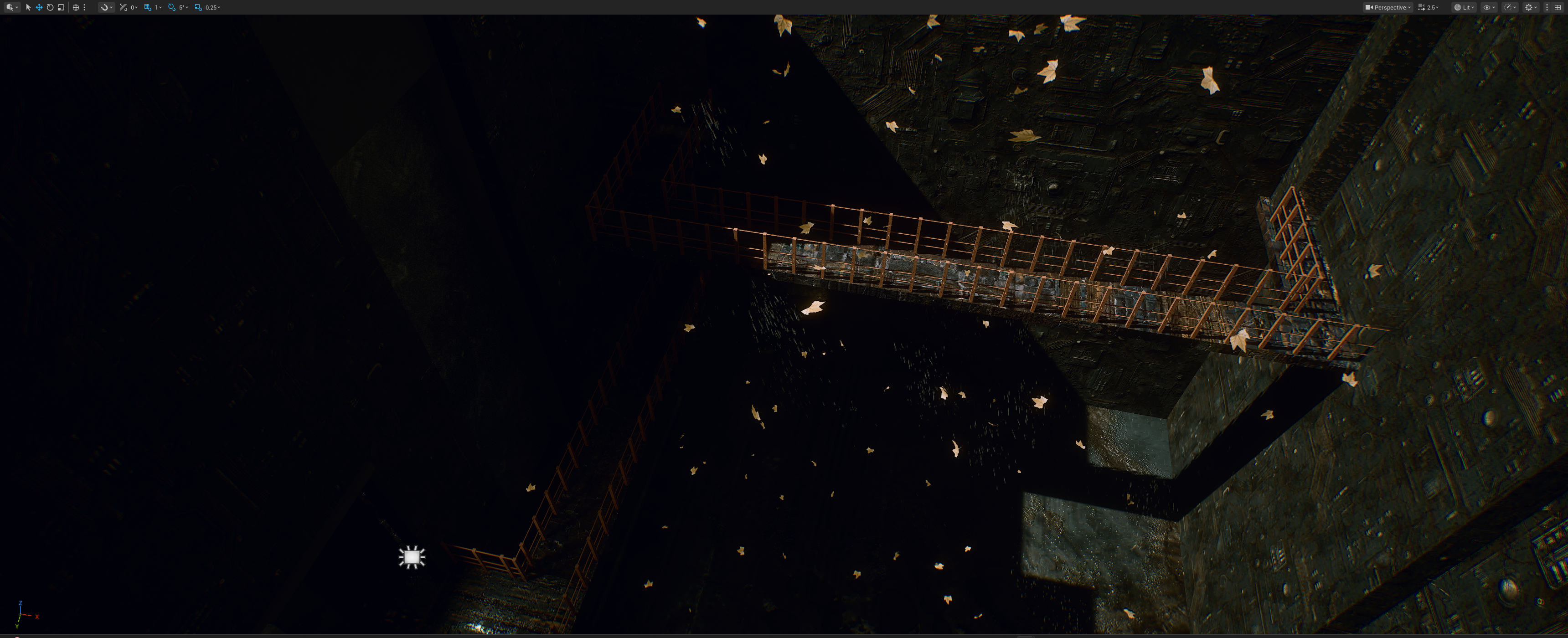Toggle surface snapping icon

124,7
